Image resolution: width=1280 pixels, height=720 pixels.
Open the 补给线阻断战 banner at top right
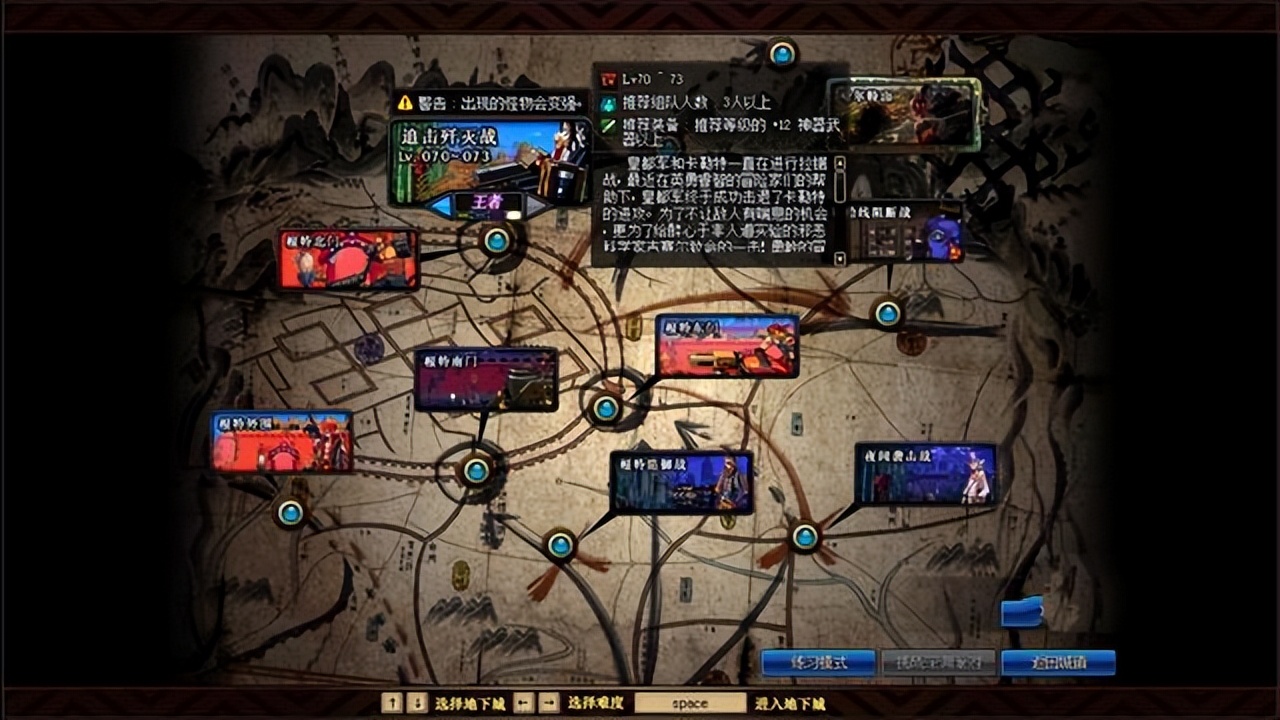(x=906, y=232)
